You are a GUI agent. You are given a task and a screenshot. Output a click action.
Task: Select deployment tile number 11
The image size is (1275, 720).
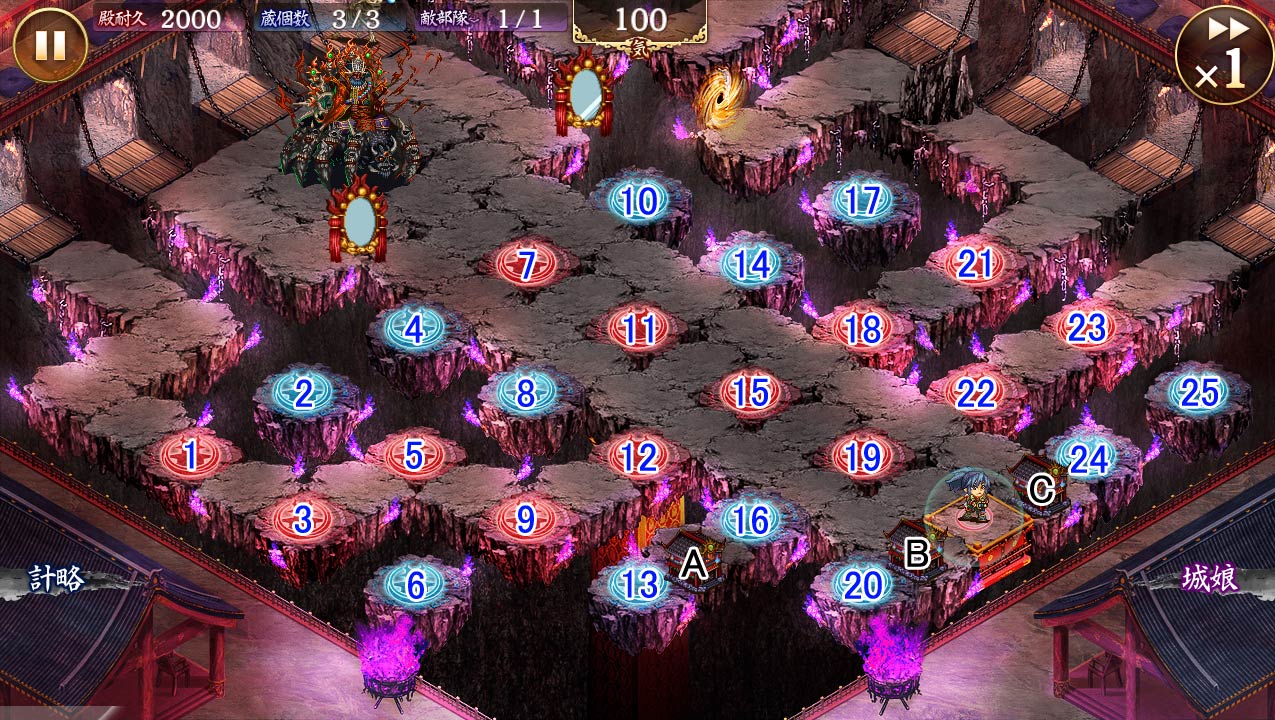click(638, 329)
